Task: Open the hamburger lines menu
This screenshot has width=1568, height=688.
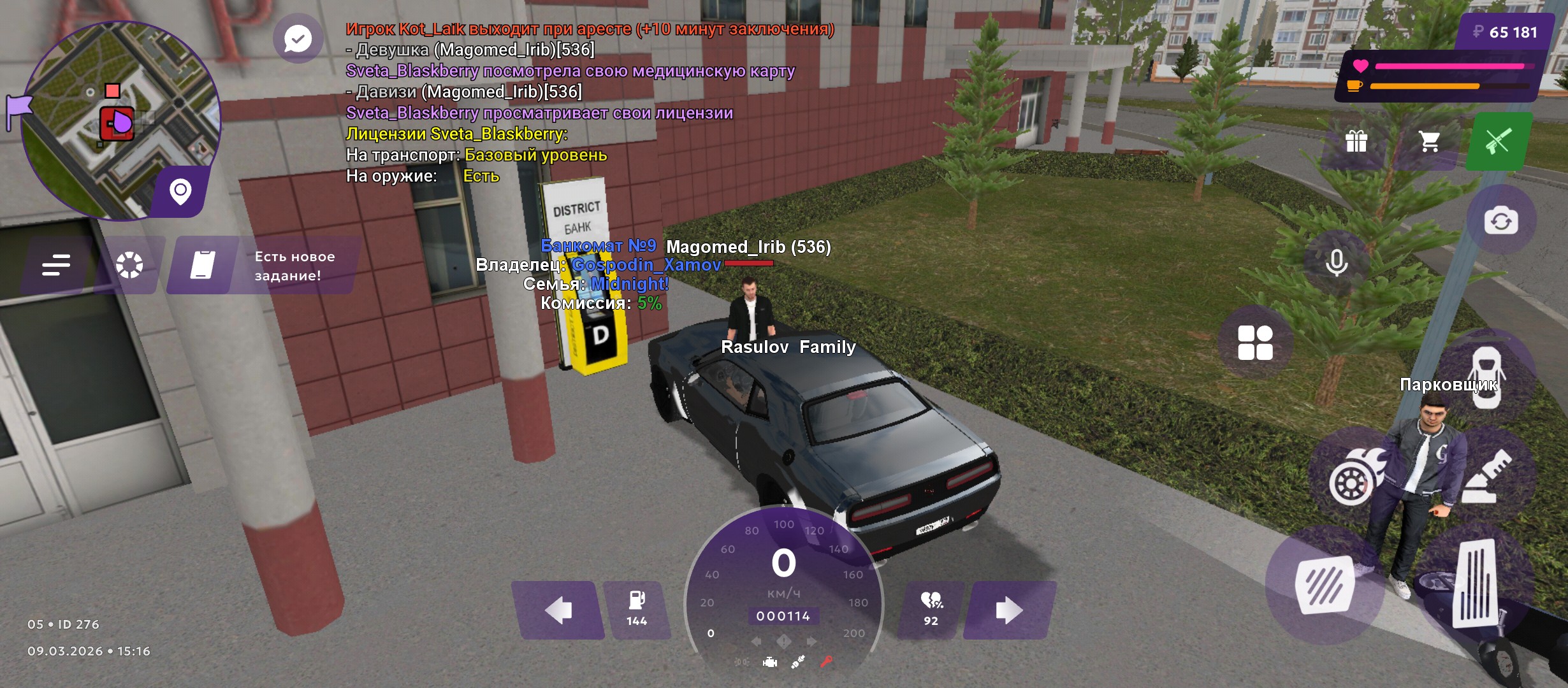Action: pos(56,264)
